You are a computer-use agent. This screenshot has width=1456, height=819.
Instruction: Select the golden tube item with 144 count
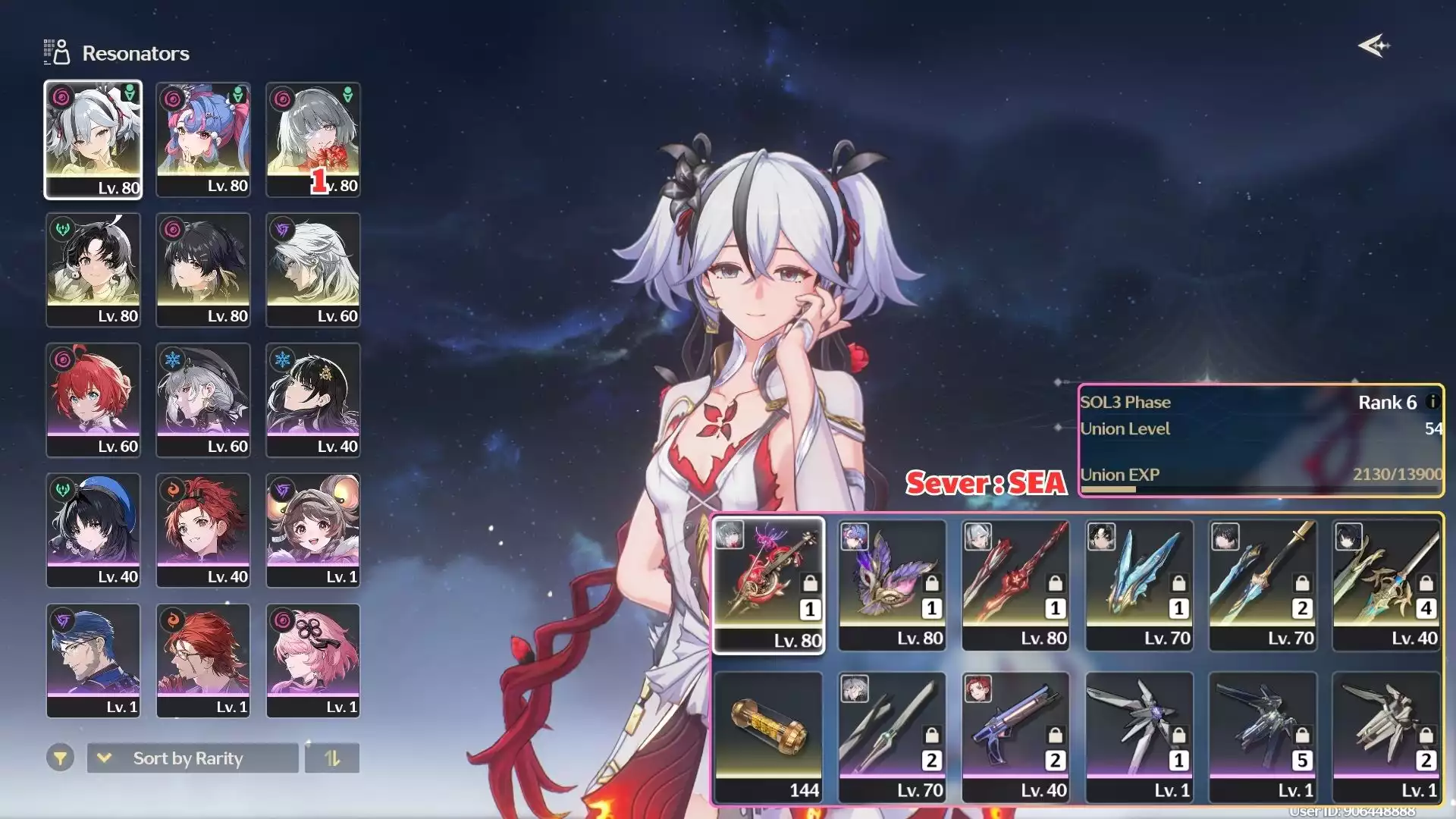click(x=769, y=736)
